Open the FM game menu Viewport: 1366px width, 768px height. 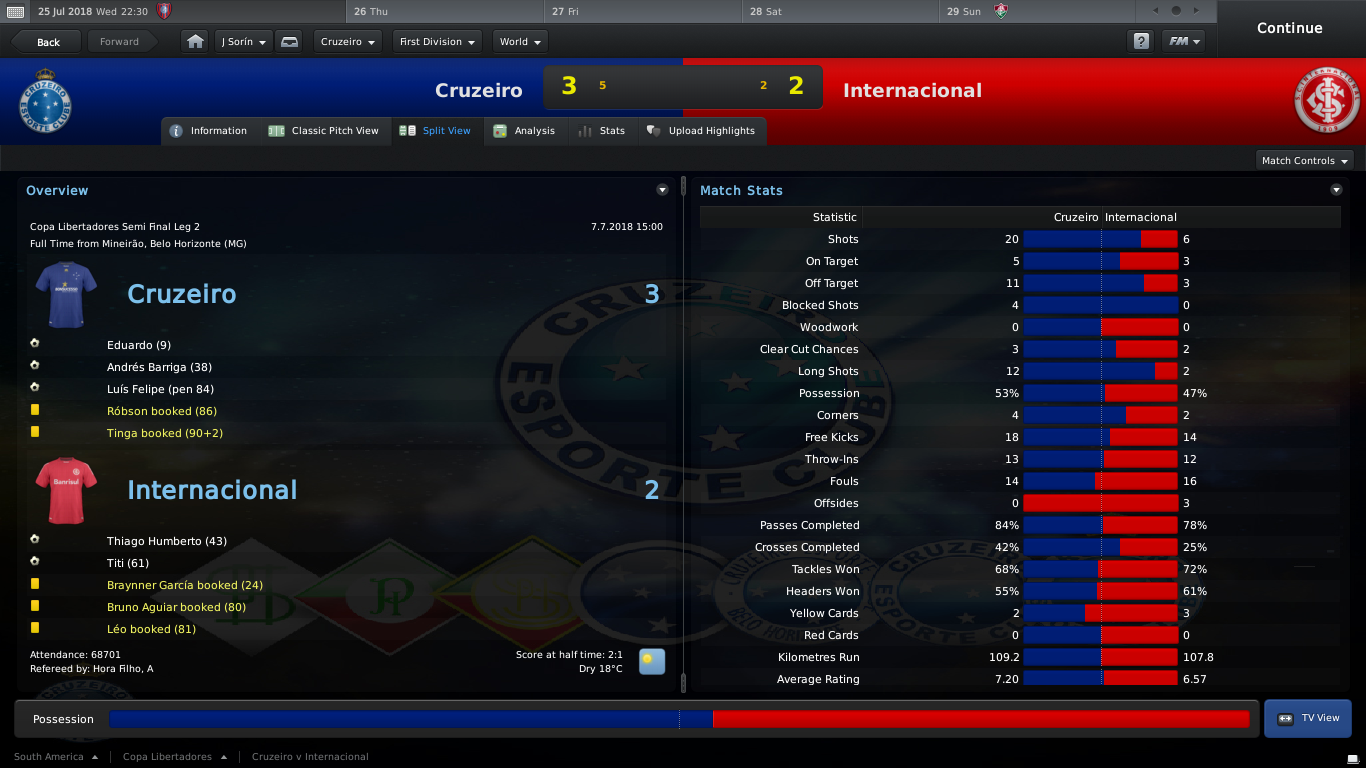[1184, 42]
